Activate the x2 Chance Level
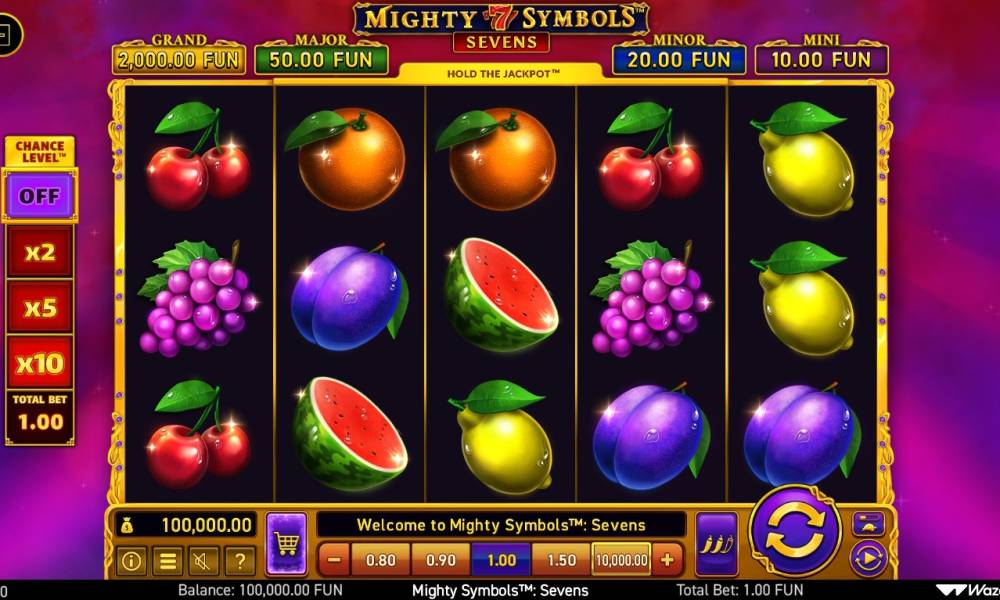This screenshot has width=1000, height=600. [40, 251]
